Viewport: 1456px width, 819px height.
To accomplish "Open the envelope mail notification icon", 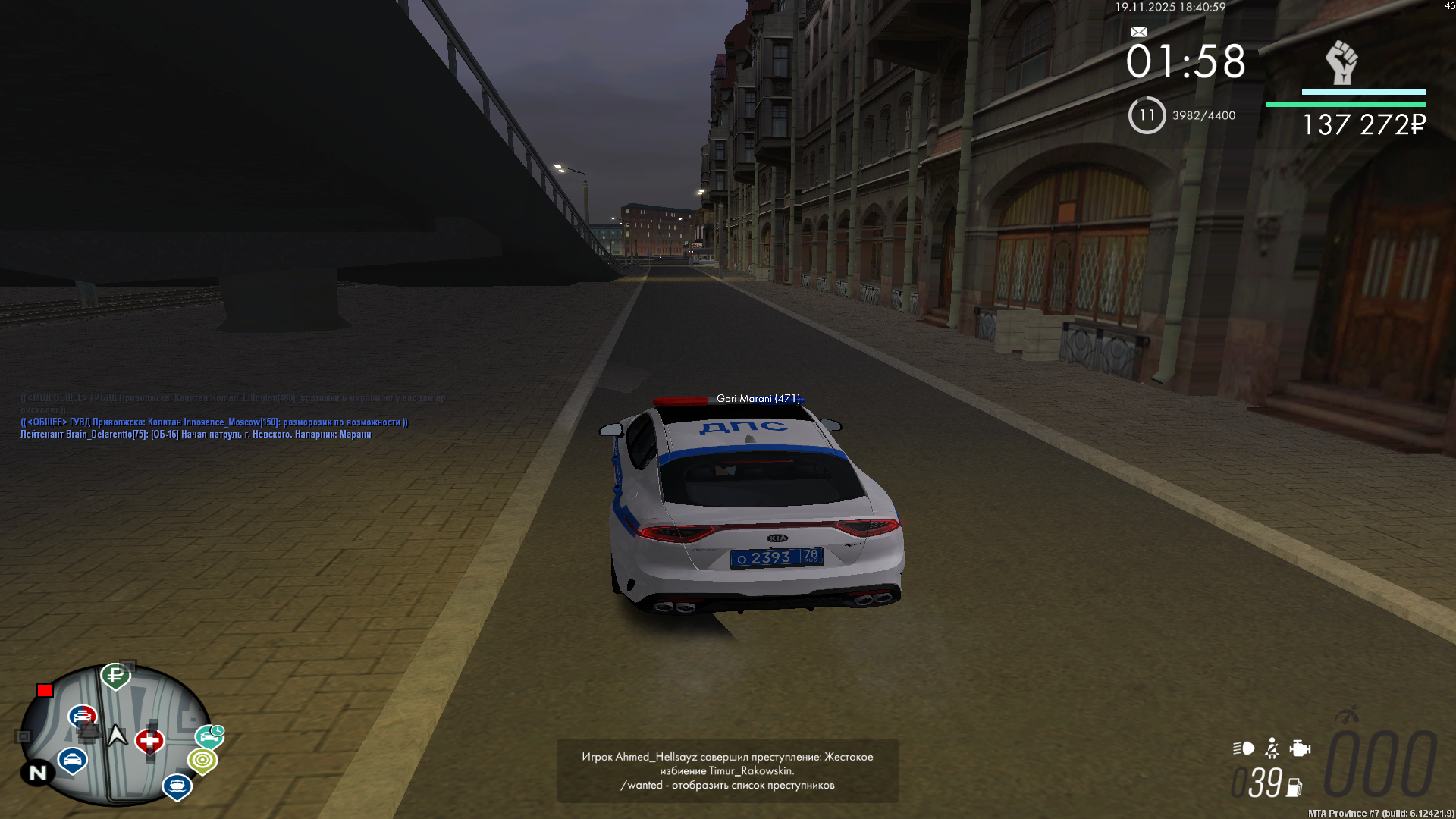I will 1138,32.
